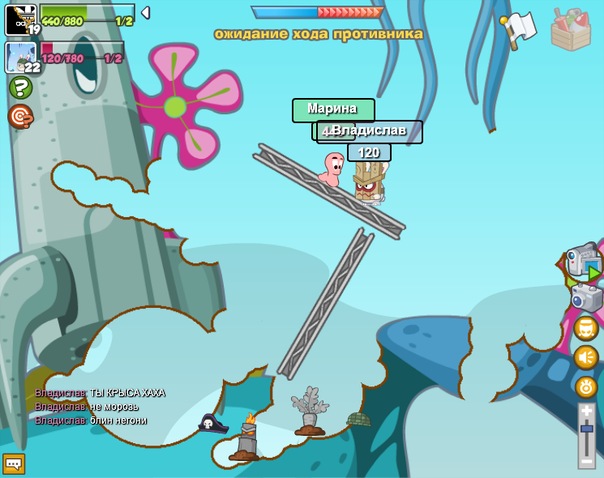Click the white surrender flag
The image size is (604, 478).
[x=518, y=29]
